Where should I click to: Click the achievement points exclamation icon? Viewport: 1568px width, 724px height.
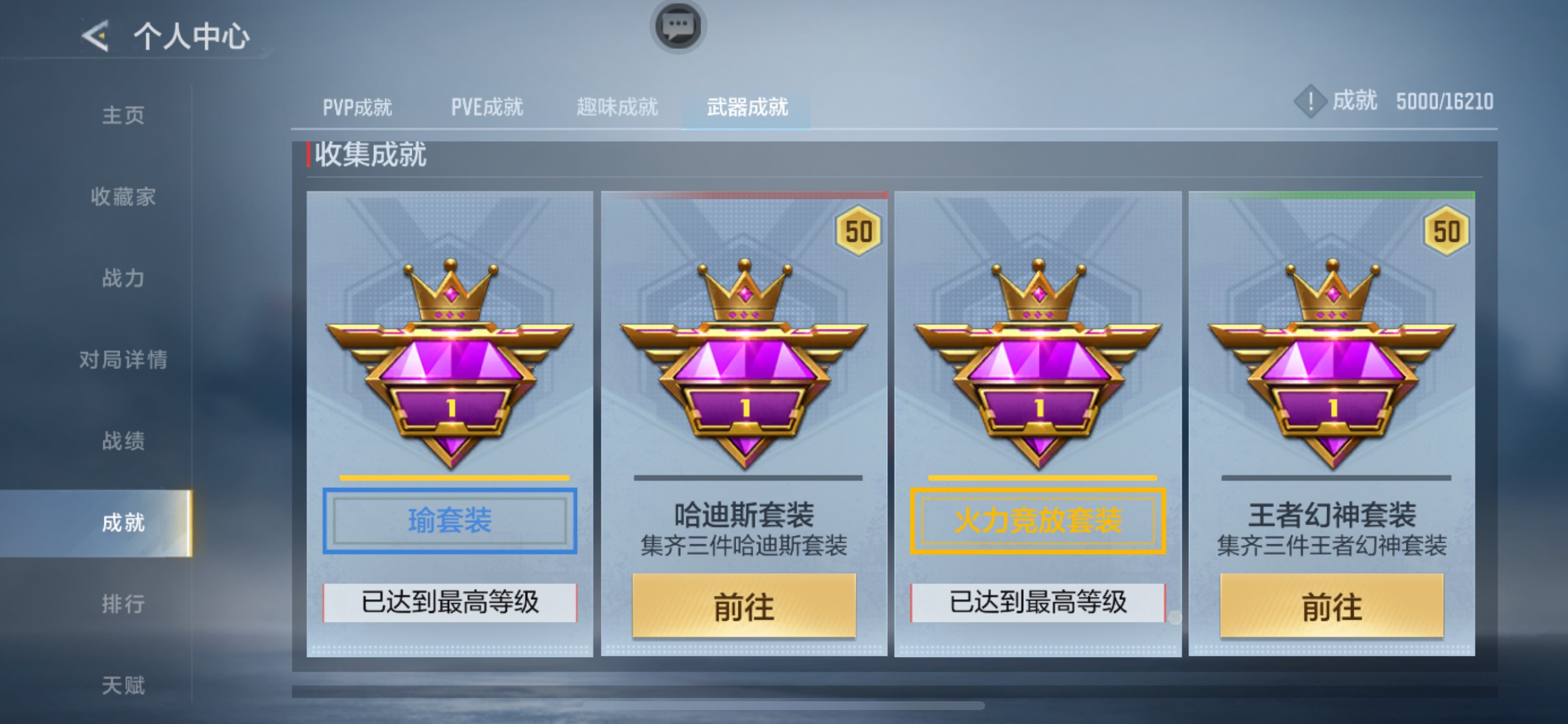1310,102
